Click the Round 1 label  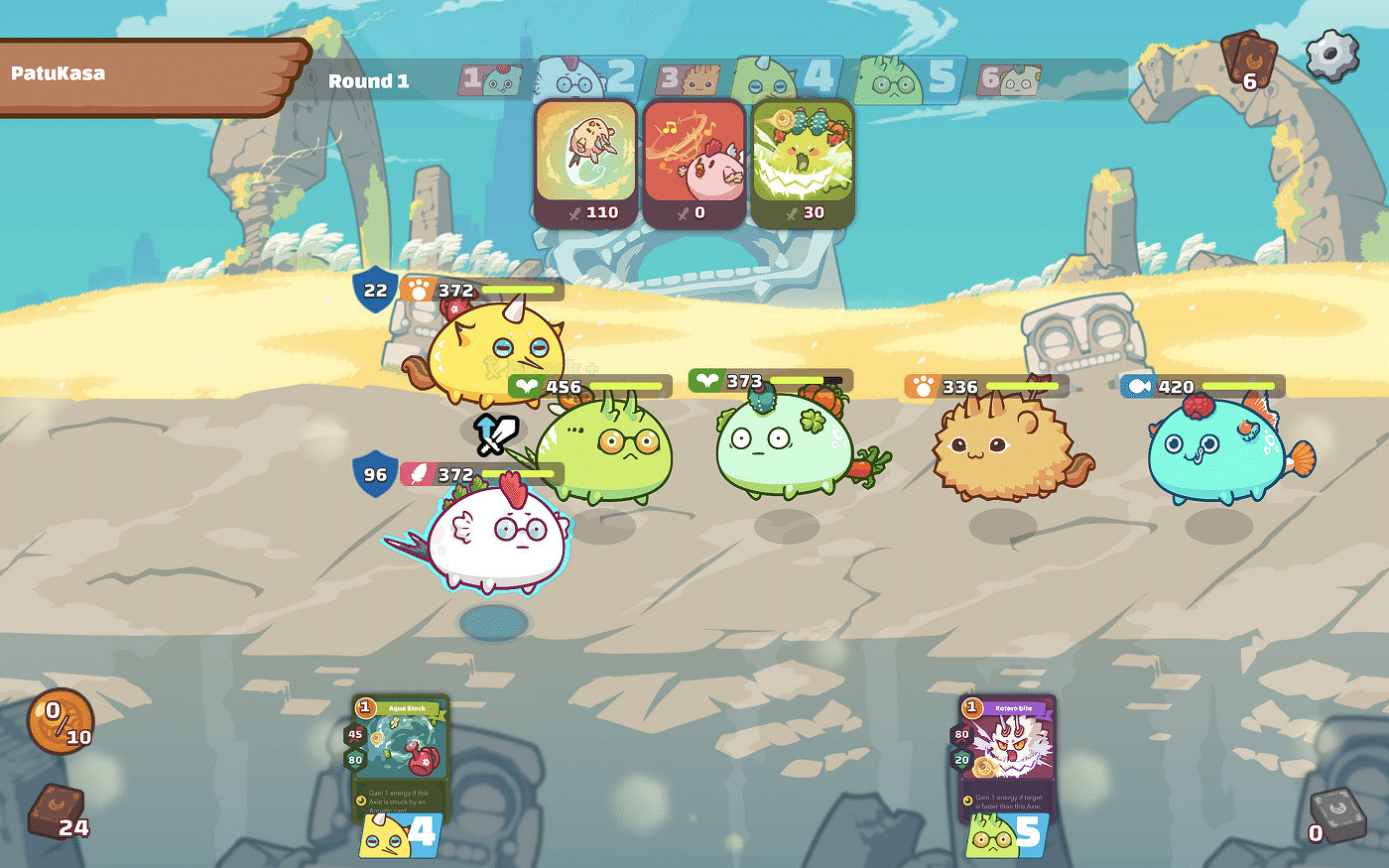click(369, 81)
